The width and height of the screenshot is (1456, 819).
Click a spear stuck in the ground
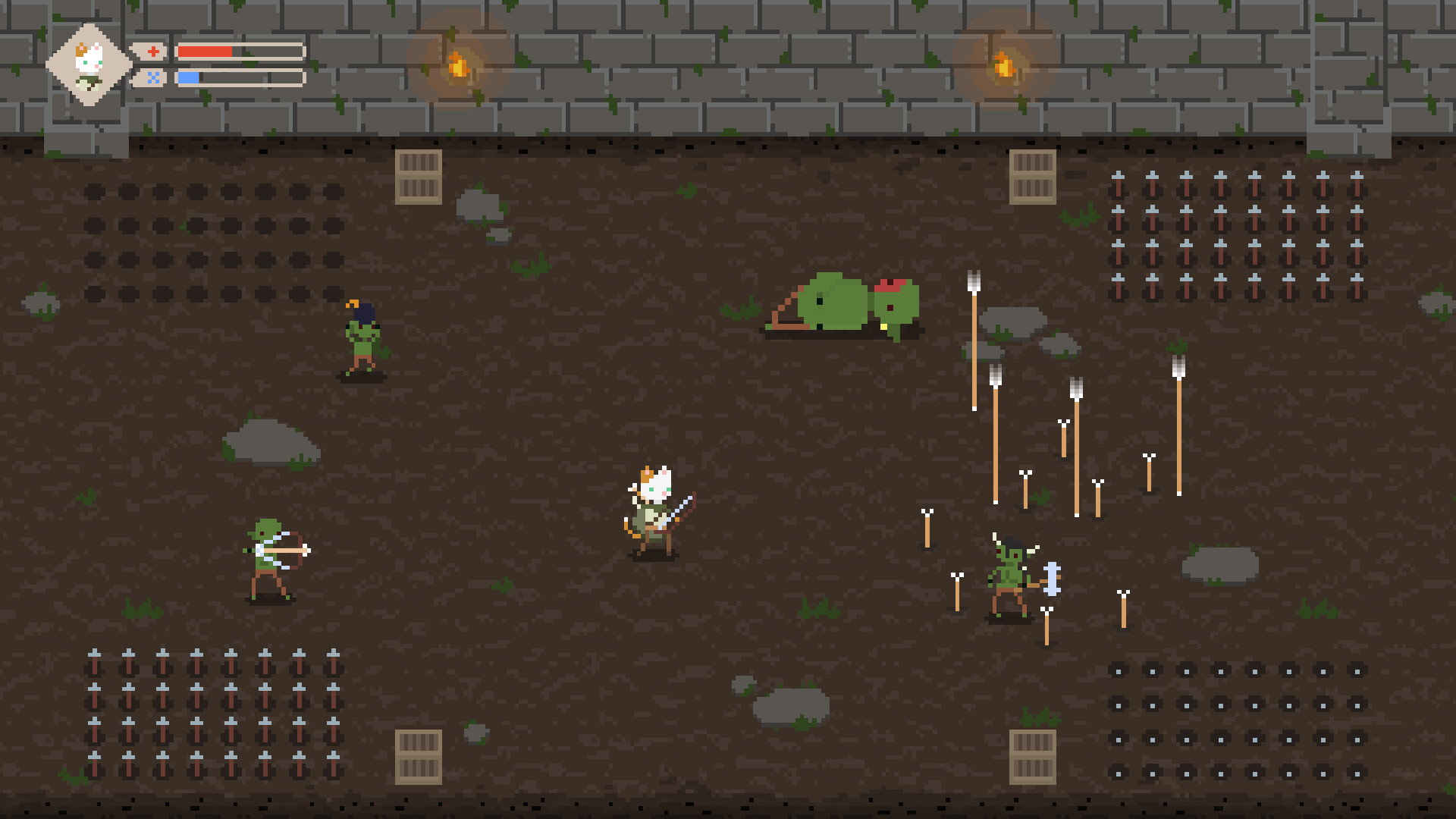click(x=973, y=341)
